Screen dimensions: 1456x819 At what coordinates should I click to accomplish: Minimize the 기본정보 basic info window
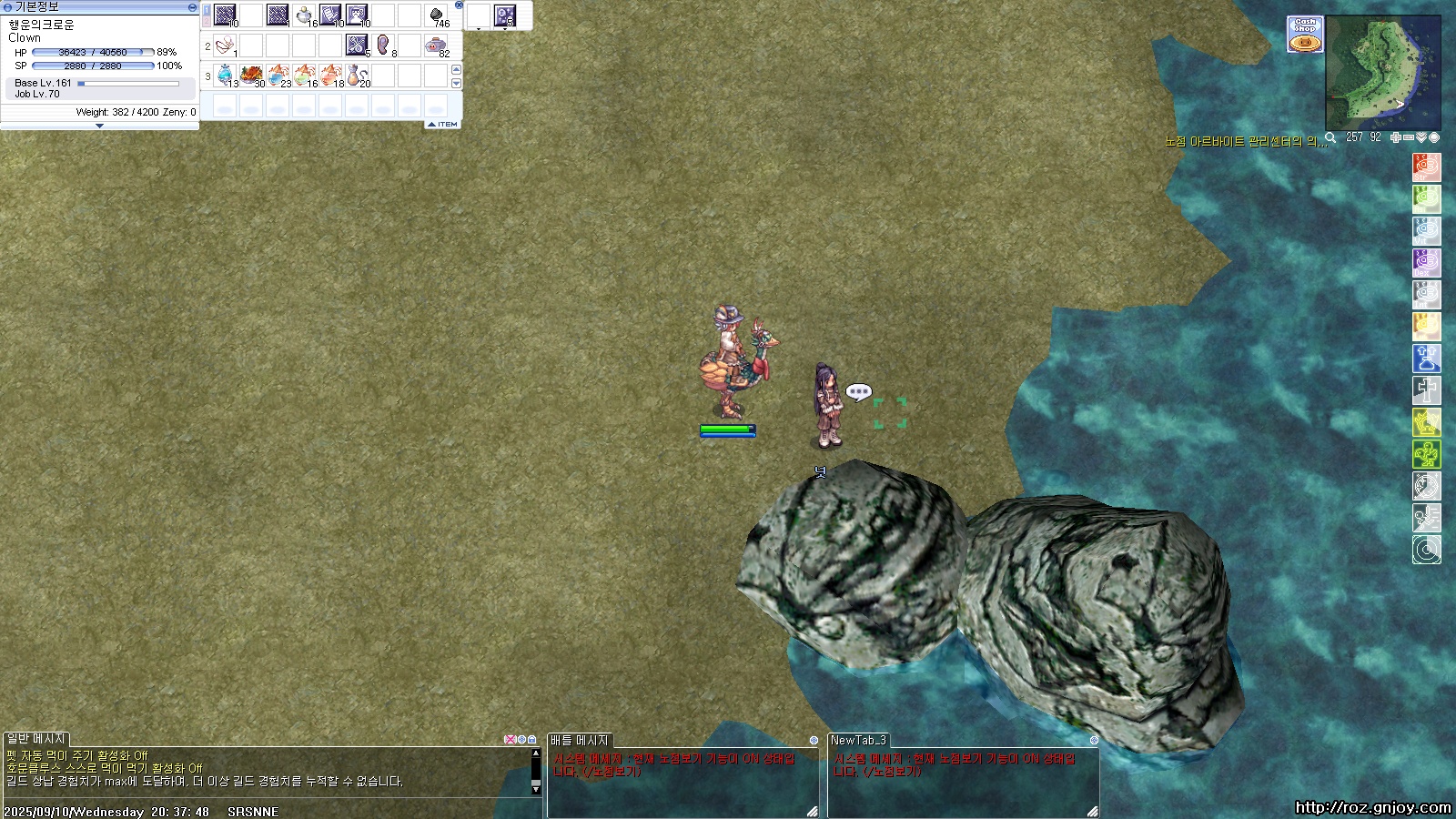point(192,7)
